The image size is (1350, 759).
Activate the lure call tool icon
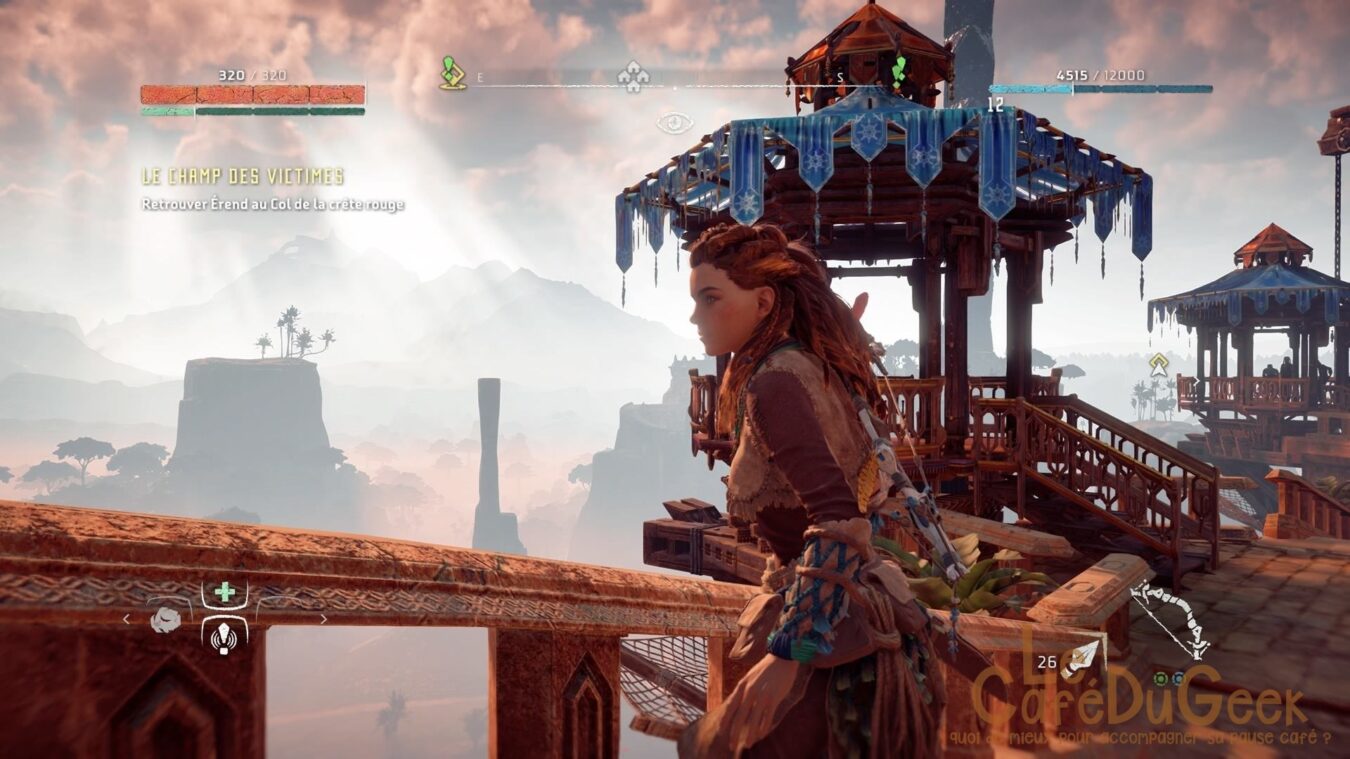point(225,634)
